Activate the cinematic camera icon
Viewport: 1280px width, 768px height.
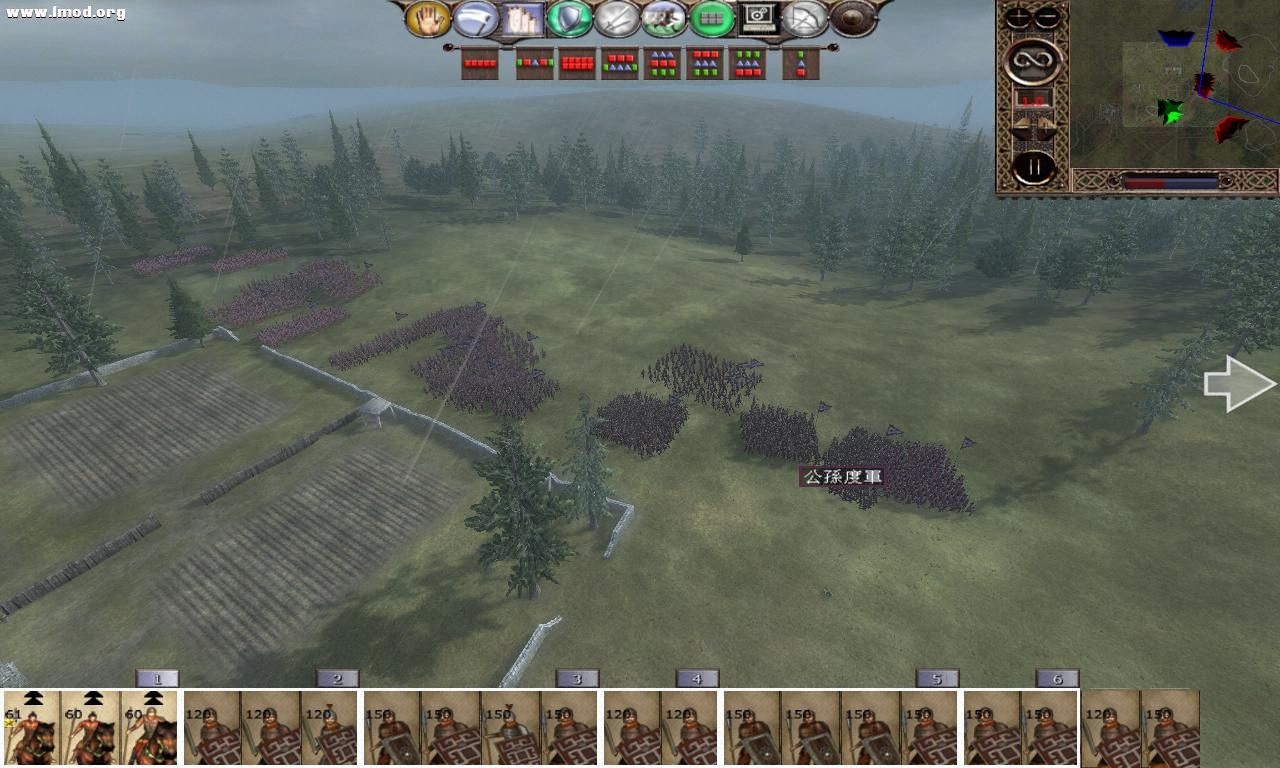760,18
